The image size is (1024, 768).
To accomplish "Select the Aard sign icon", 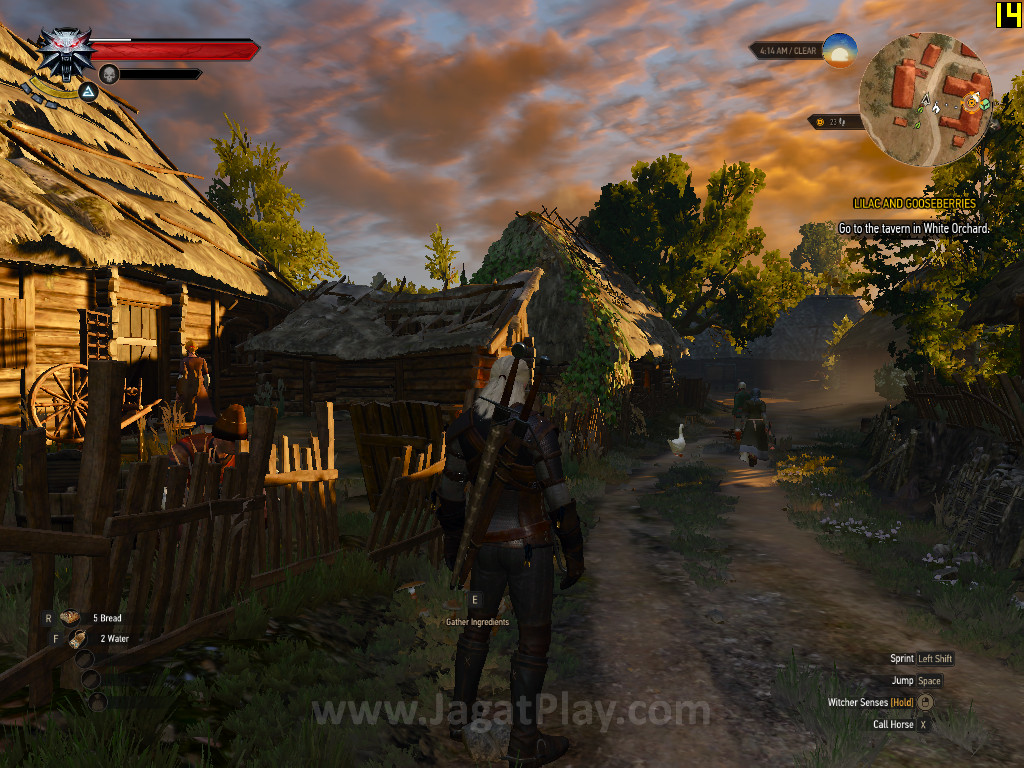I will click(x=88, y=93).
